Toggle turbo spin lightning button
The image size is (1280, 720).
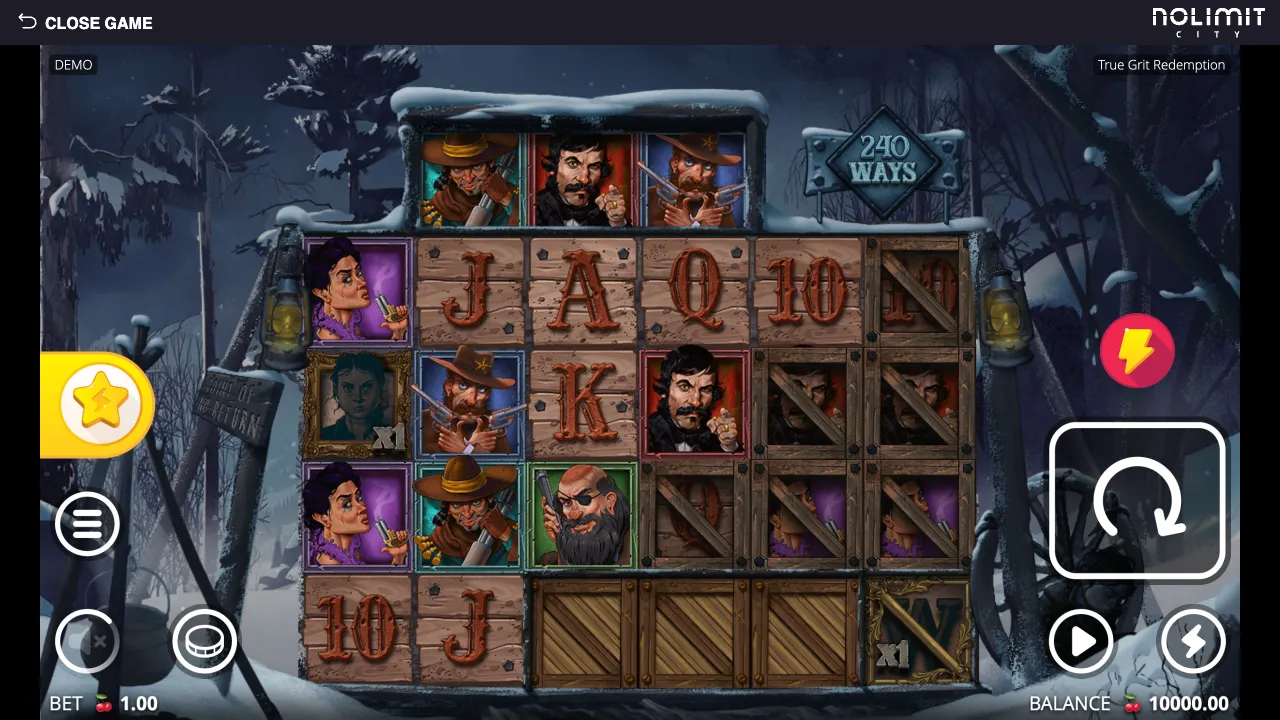click(x=1192, y=641)
